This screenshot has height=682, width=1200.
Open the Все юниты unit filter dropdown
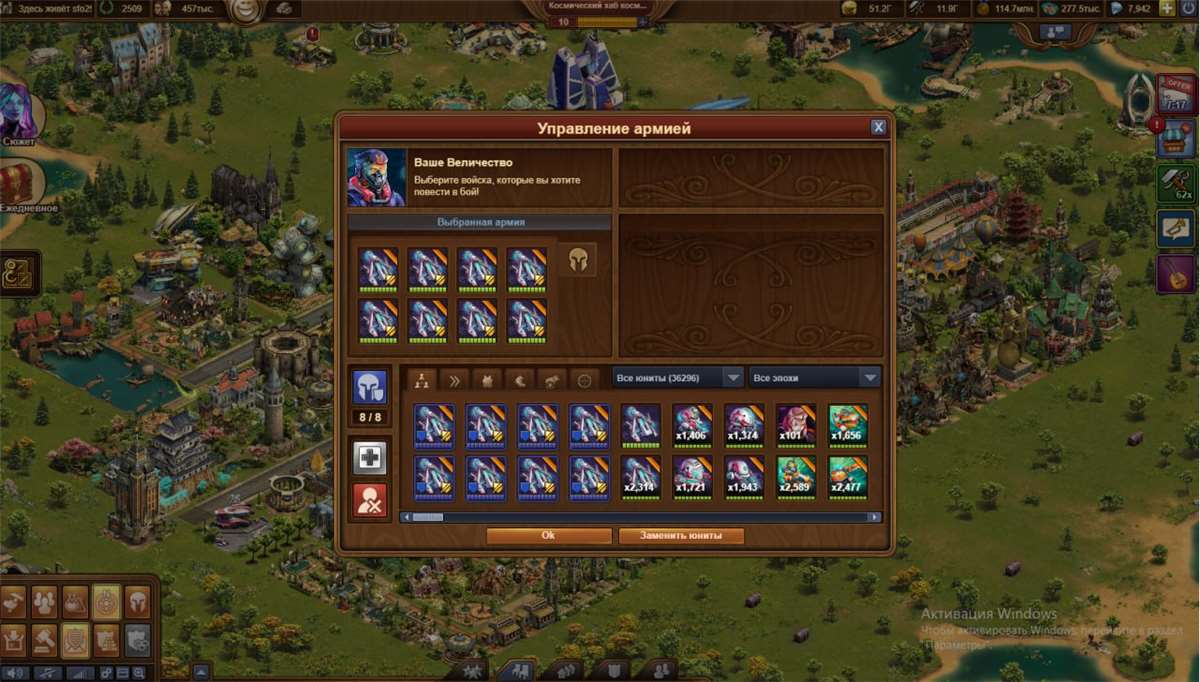pyautogui.click(x=677, y=378)
